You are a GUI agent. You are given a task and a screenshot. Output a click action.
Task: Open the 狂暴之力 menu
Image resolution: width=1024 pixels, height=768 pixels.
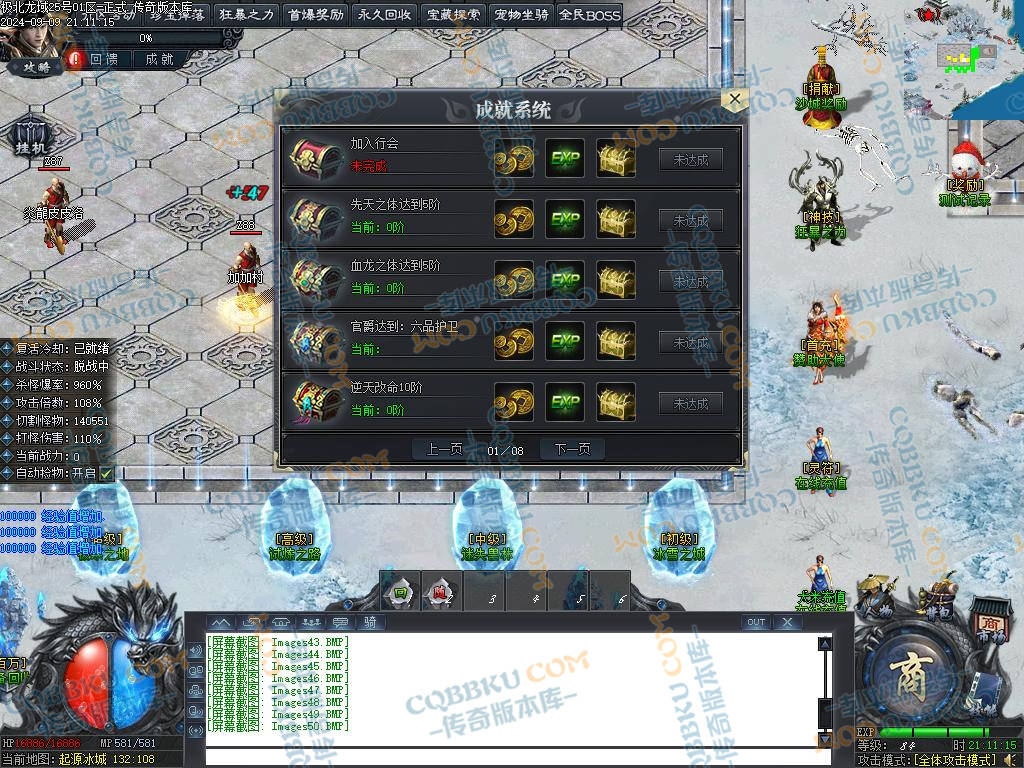click(x=245, y=14)
